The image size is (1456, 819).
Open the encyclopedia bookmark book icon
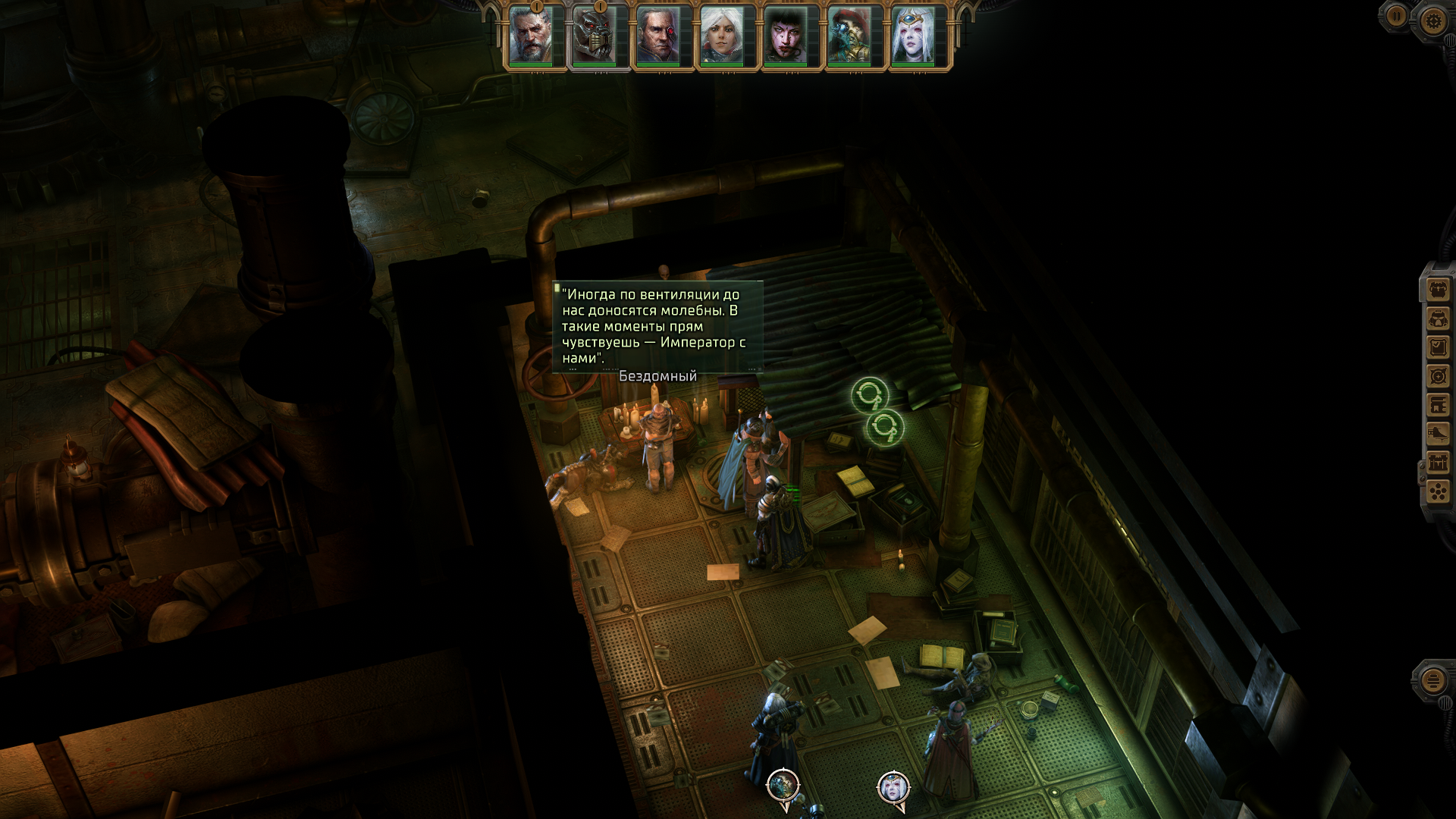(x=1439, y=405)
